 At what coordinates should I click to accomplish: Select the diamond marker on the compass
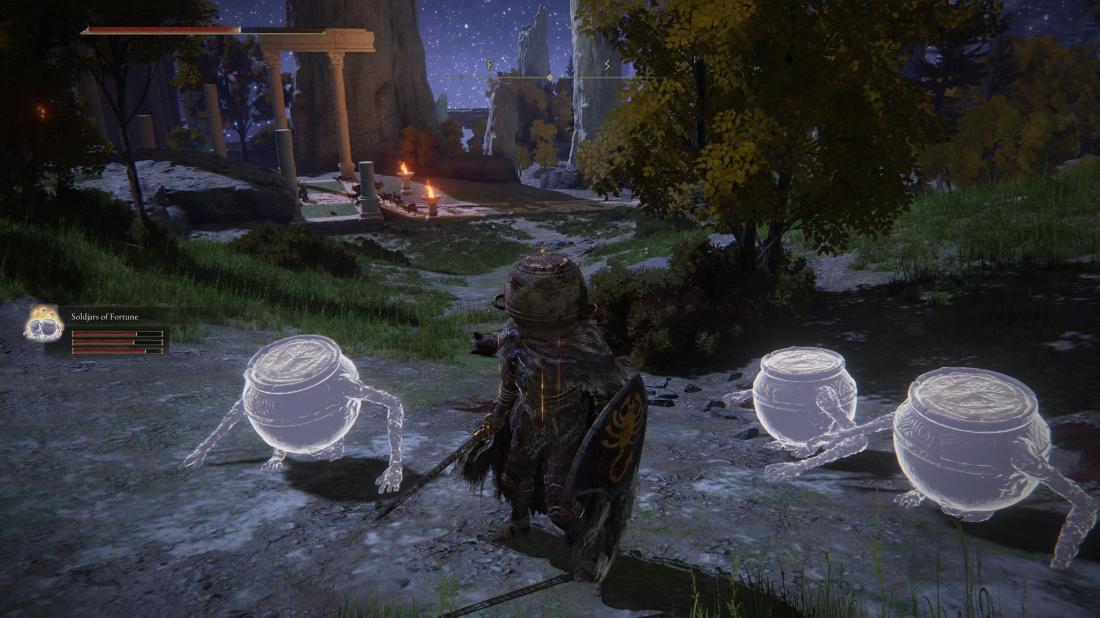pos(549,77)
